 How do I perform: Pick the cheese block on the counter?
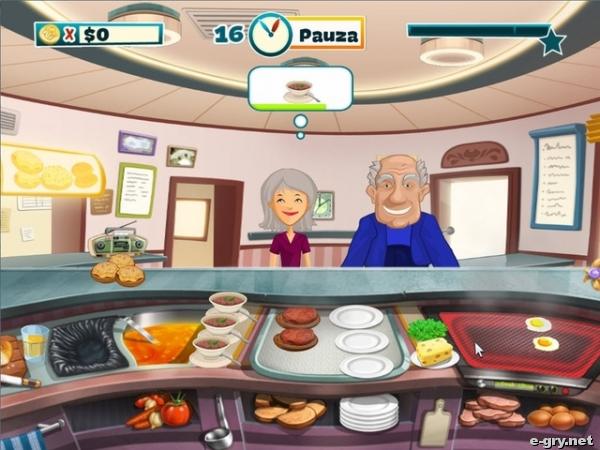coord(433,351)
